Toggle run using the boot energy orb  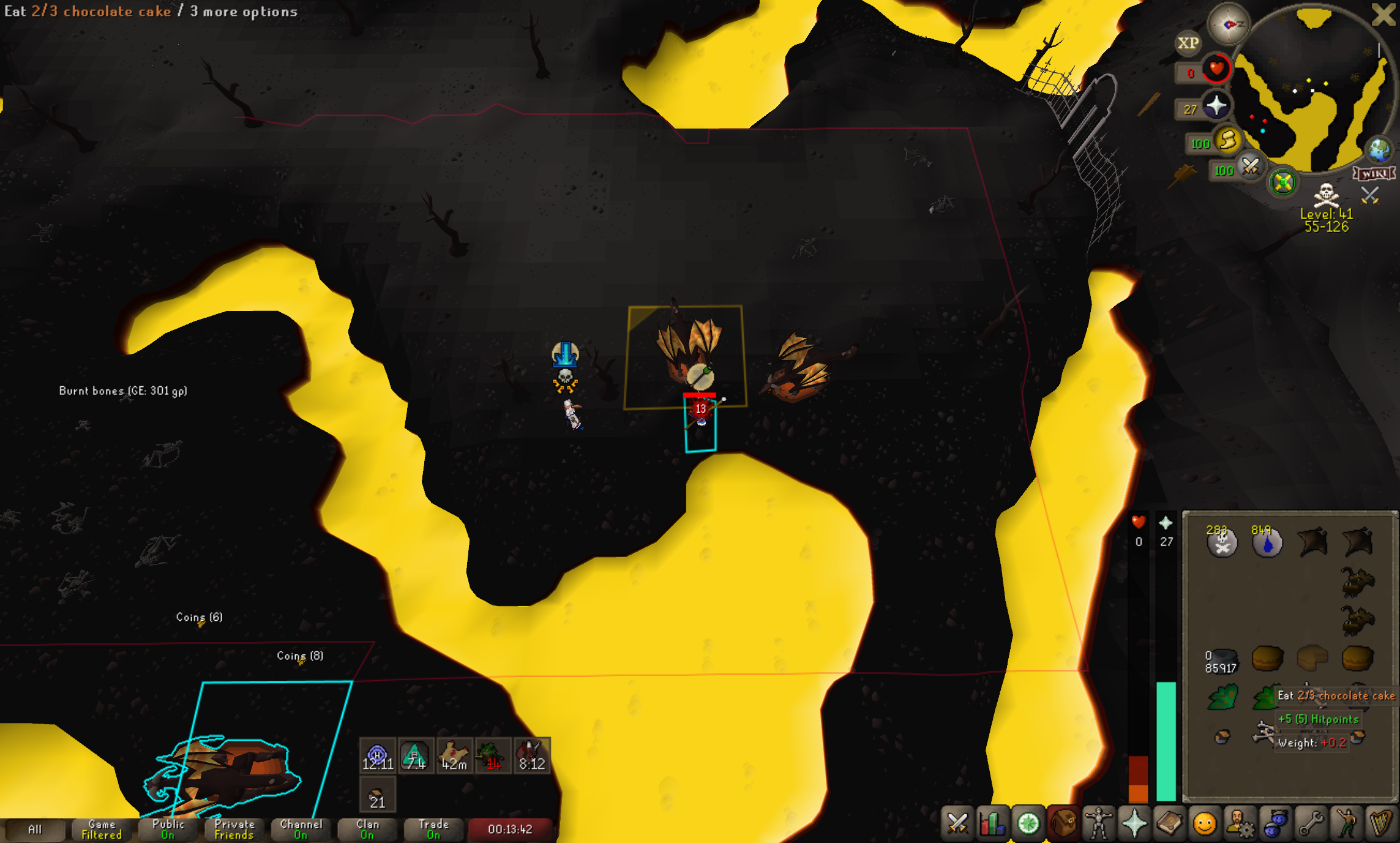(1226, 141)
